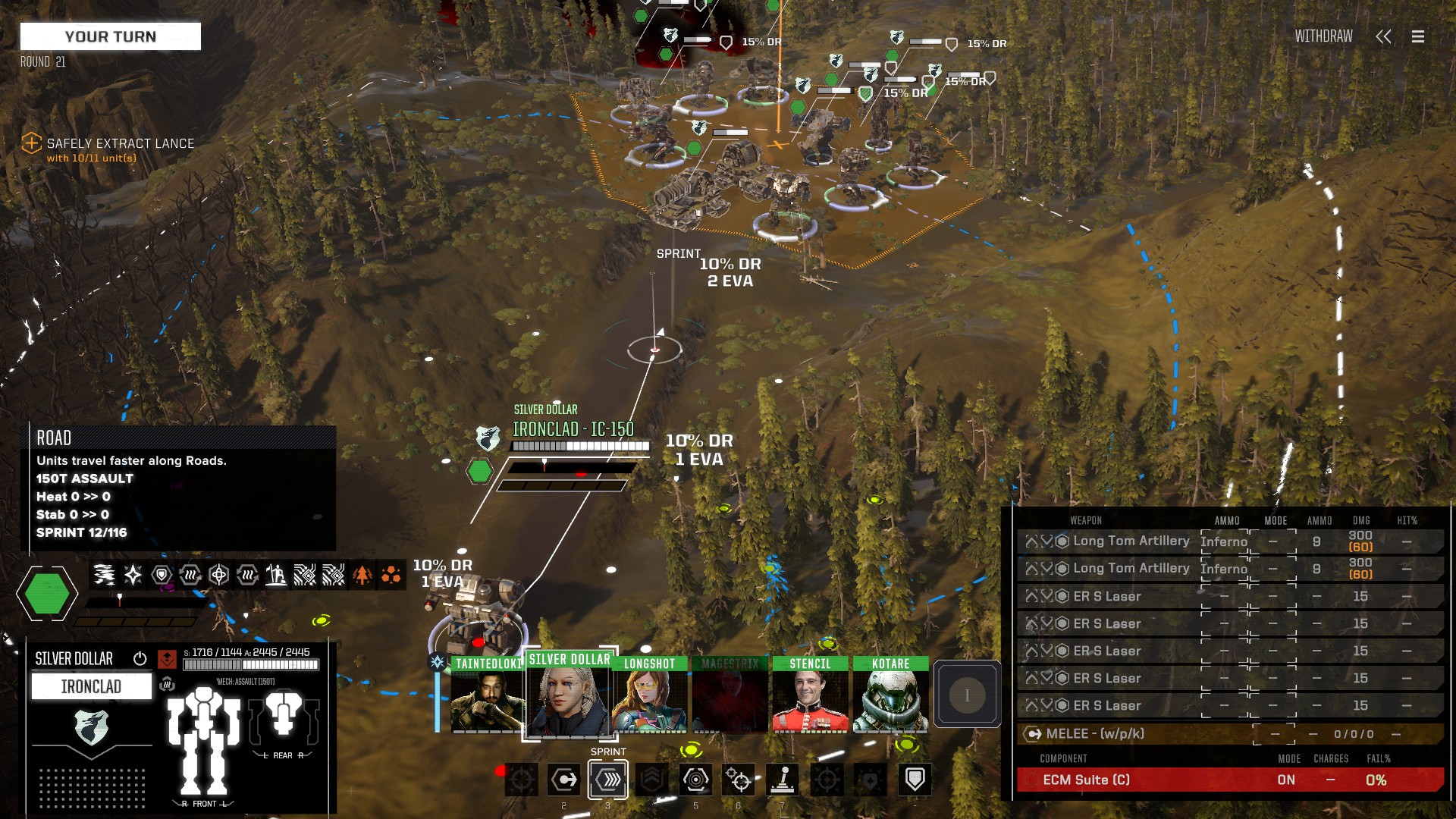Screen dimensions: 1456x819
Task: Toggle the ECM Suite component row
Action: point(1228,780)
